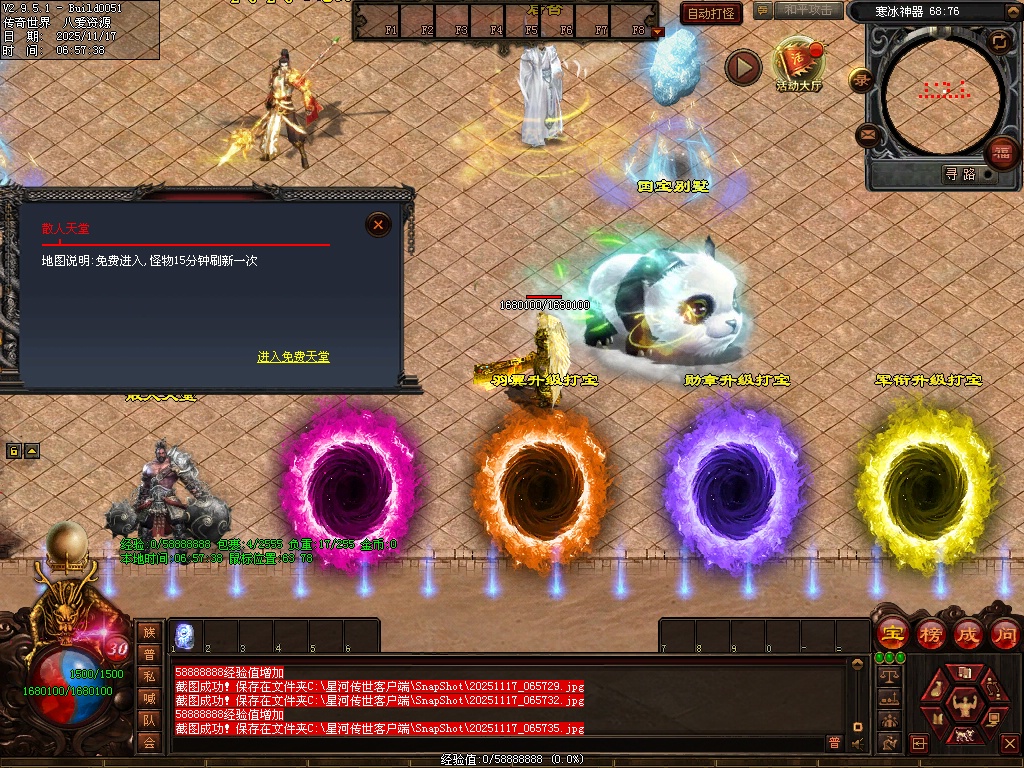Click the balance scales trade icon
Image resolution: width=1024 pixels, height=768 pixels.
click(x=889, y=676)
